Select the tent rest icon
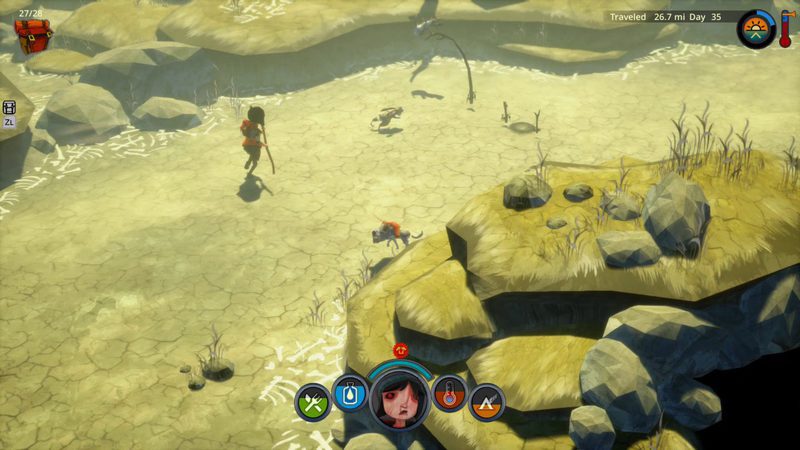The height and width of the screenshot is (450, 800). tap(487, 402)
